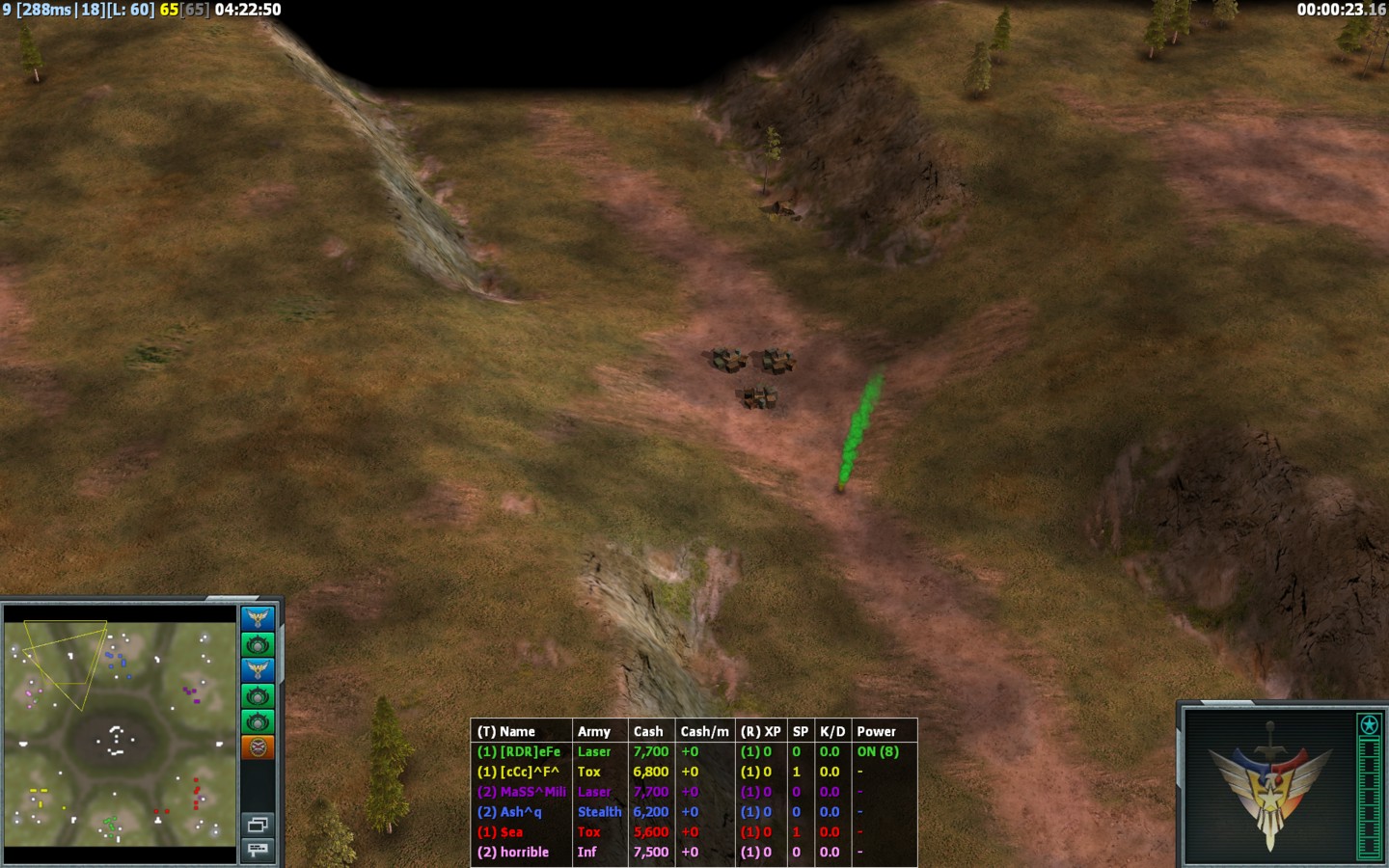Open the chat message button beside minimap
Image resolution: width=1389 pixels, height=868 pixels.
(258, 849)
